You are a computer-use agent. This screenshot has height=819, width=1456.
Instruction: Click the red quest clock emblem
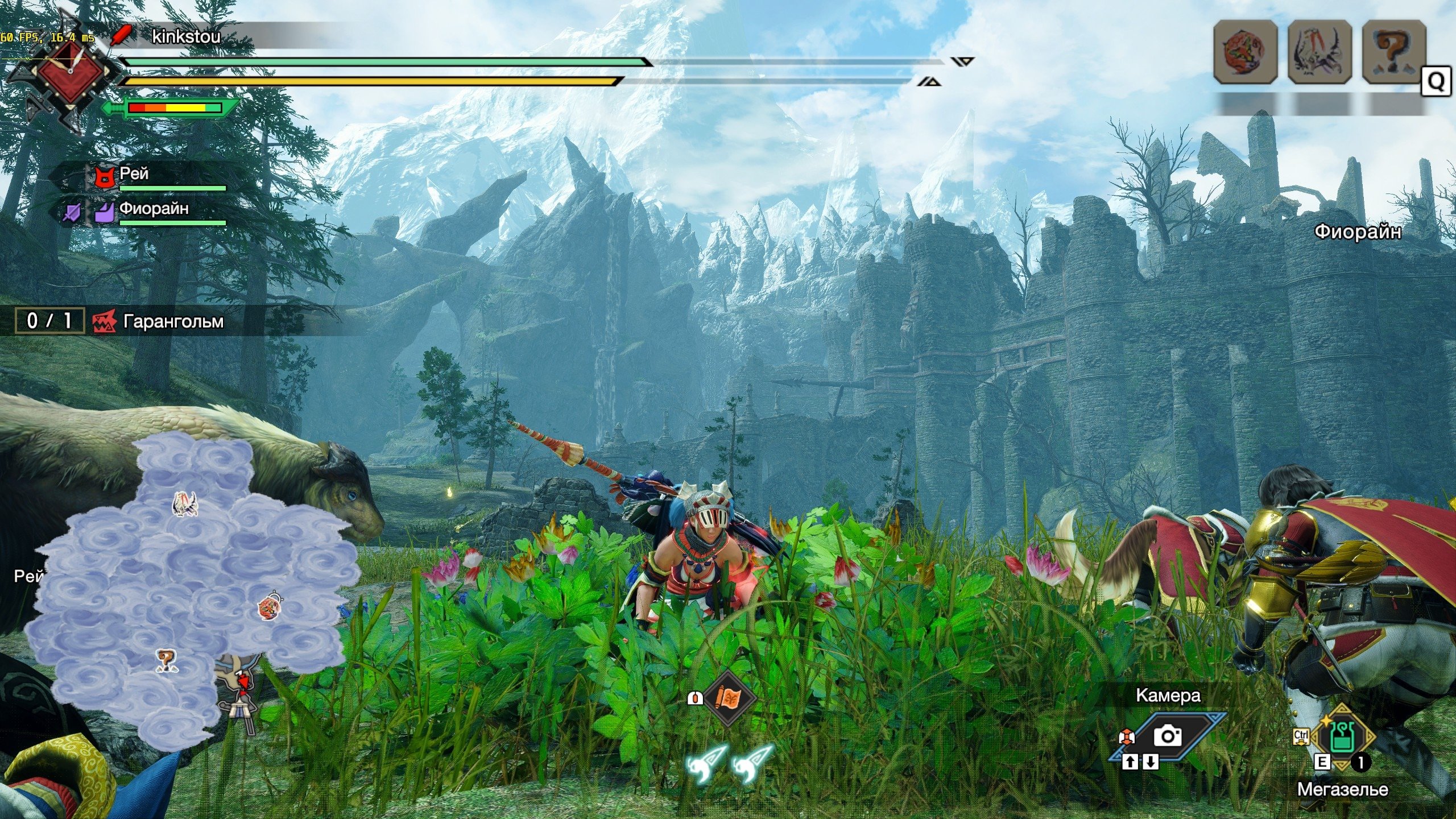point(71,73)
